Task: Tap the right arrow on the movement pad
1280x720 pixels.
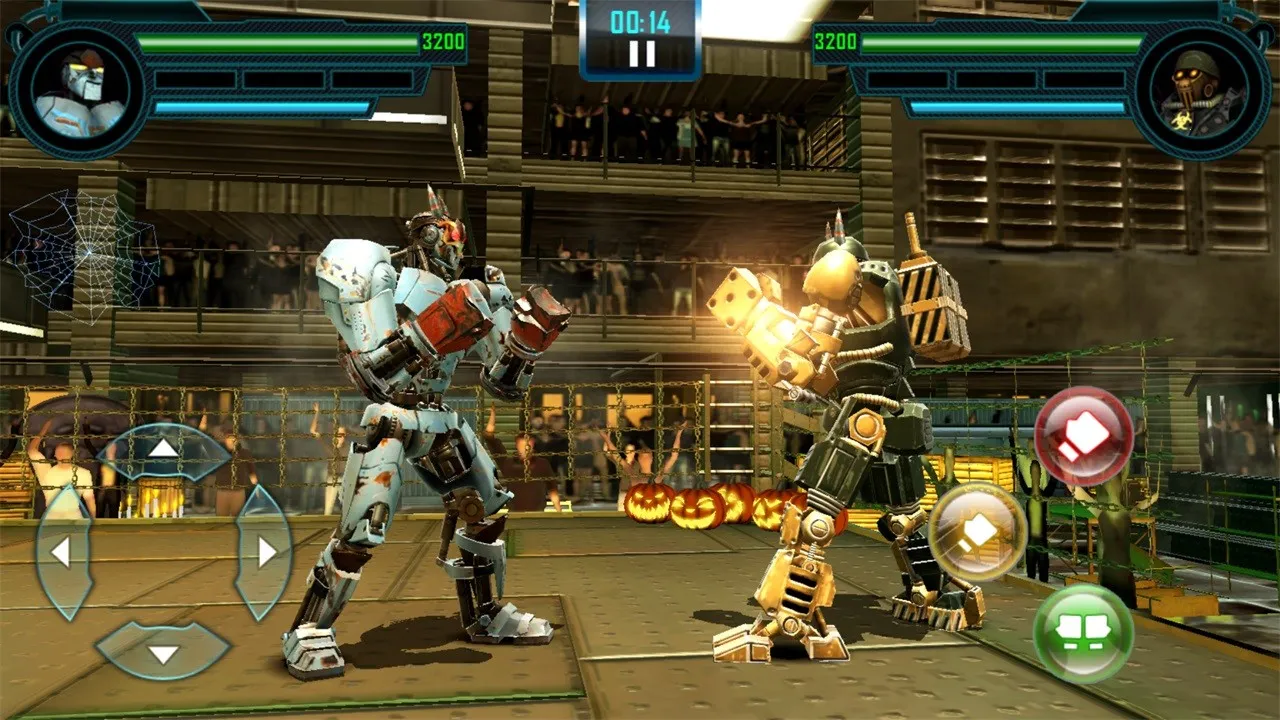Action: (x=265, y=552)
